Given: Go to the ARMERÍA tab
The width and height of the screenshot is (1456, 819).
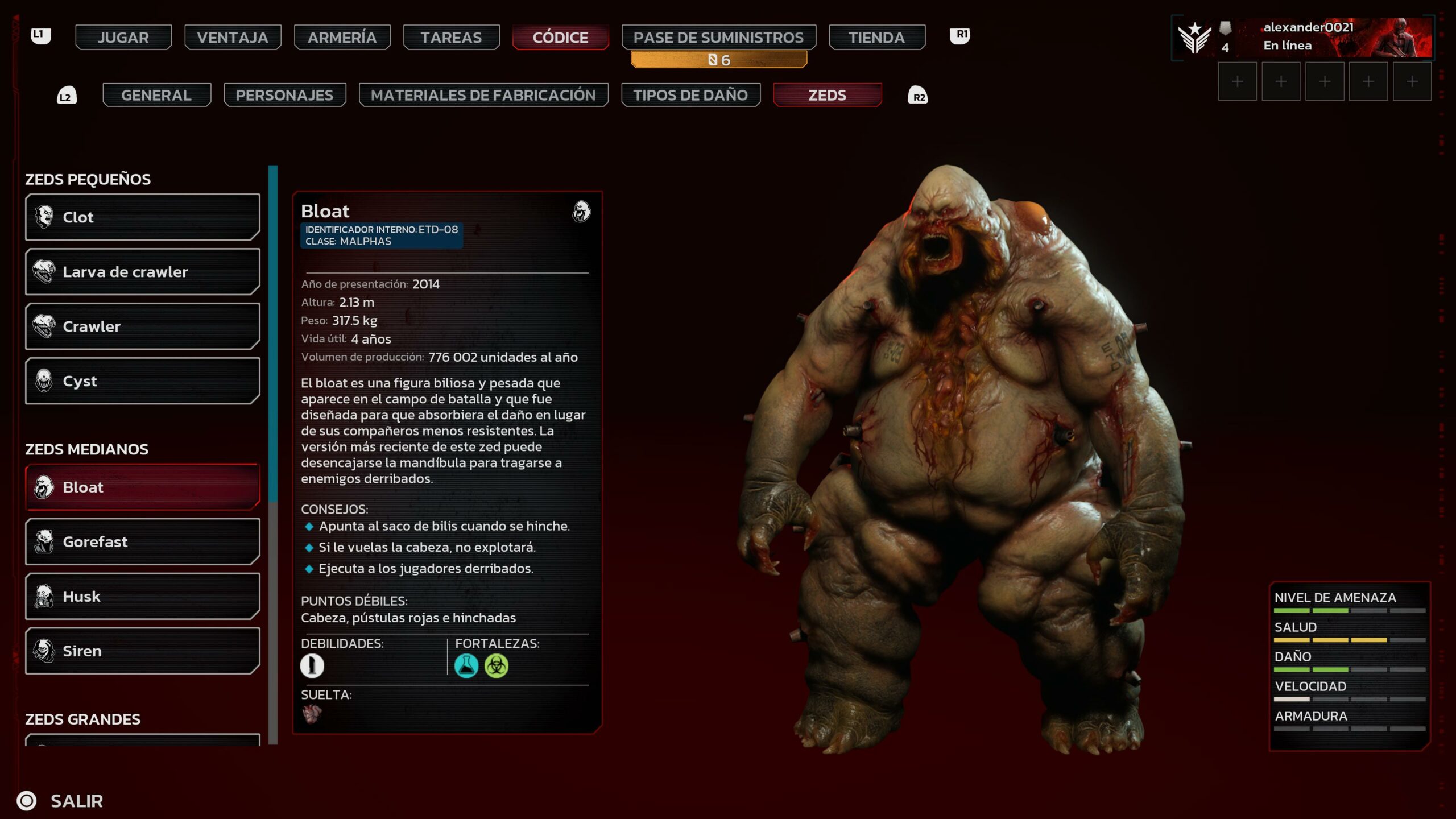Looking at the screenshot, I should [x=342, y=38].
